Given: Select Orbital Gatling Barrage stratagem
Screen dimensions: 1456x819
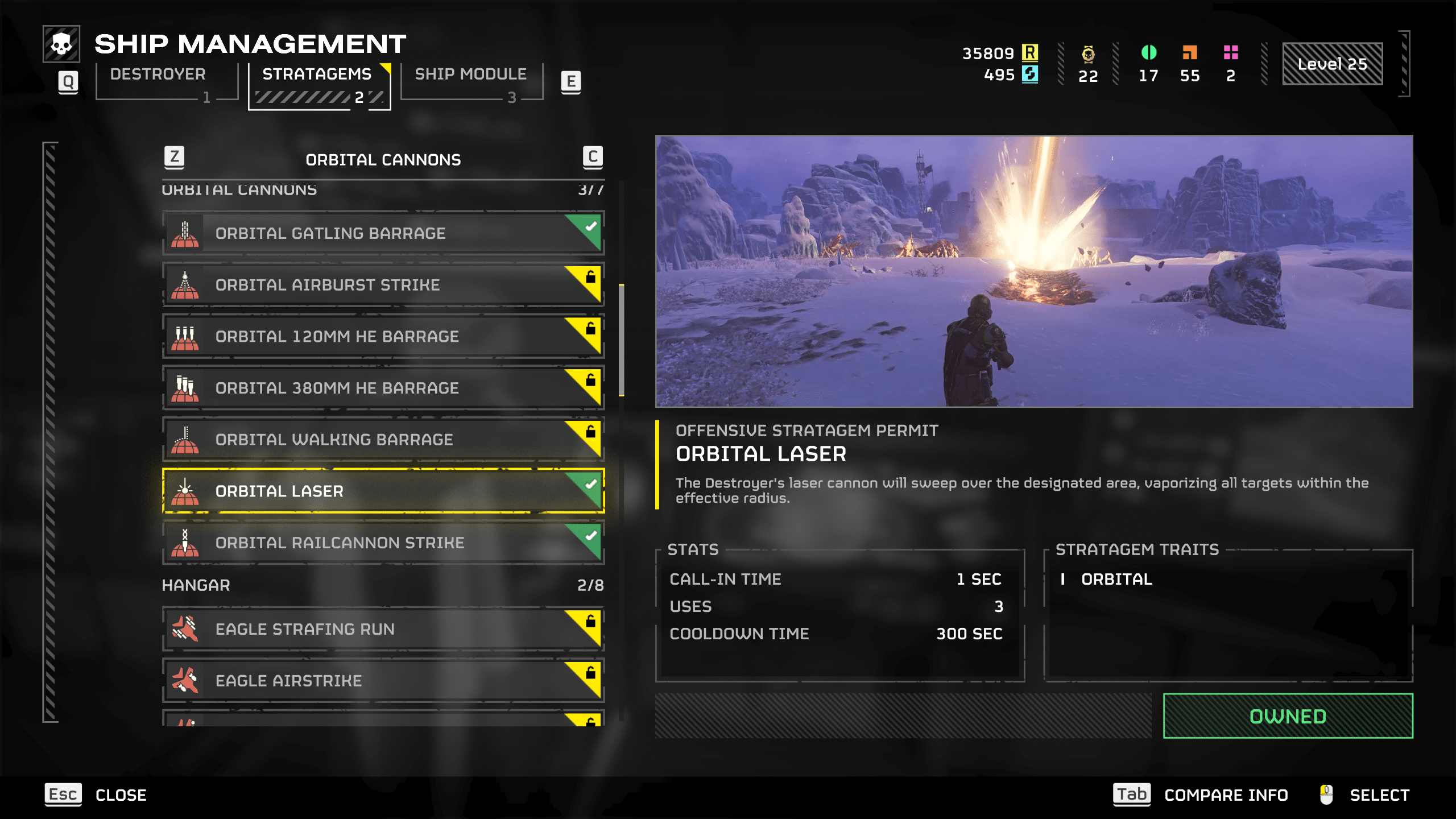Looking at the screenshot, I should tap(383, 233).
